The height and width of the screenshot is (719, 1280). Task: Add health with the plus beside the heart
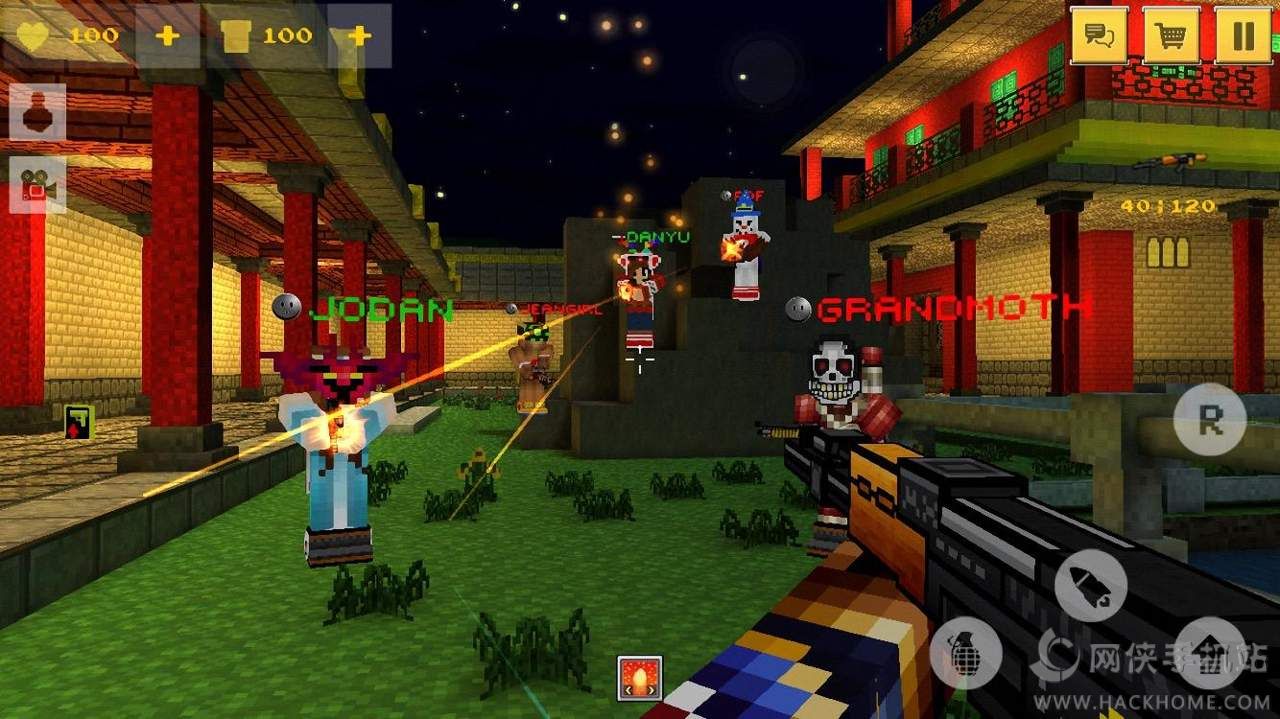(x=168, y=36)
